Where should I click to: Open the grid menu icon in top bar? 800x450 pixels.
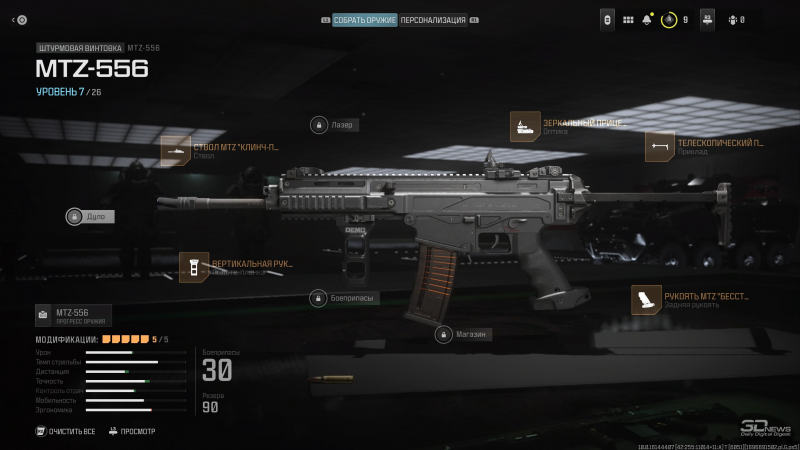coord(628,19)
